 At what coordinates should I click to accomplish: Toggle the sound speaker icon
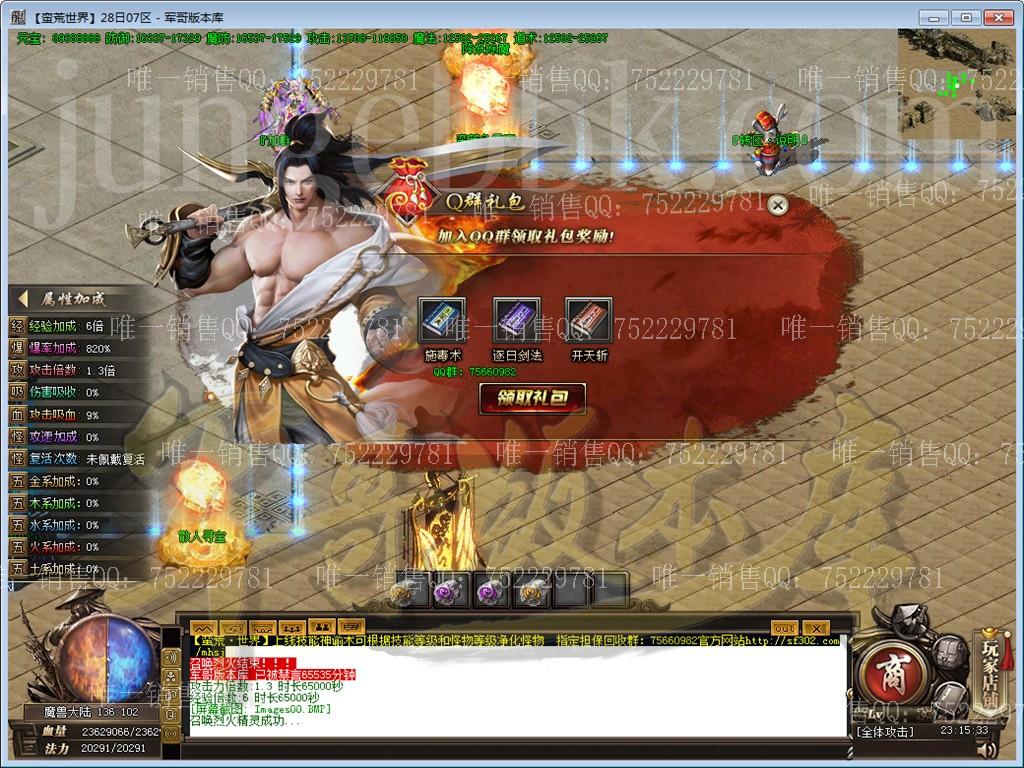pyautogui.click(x=987, y=750)
